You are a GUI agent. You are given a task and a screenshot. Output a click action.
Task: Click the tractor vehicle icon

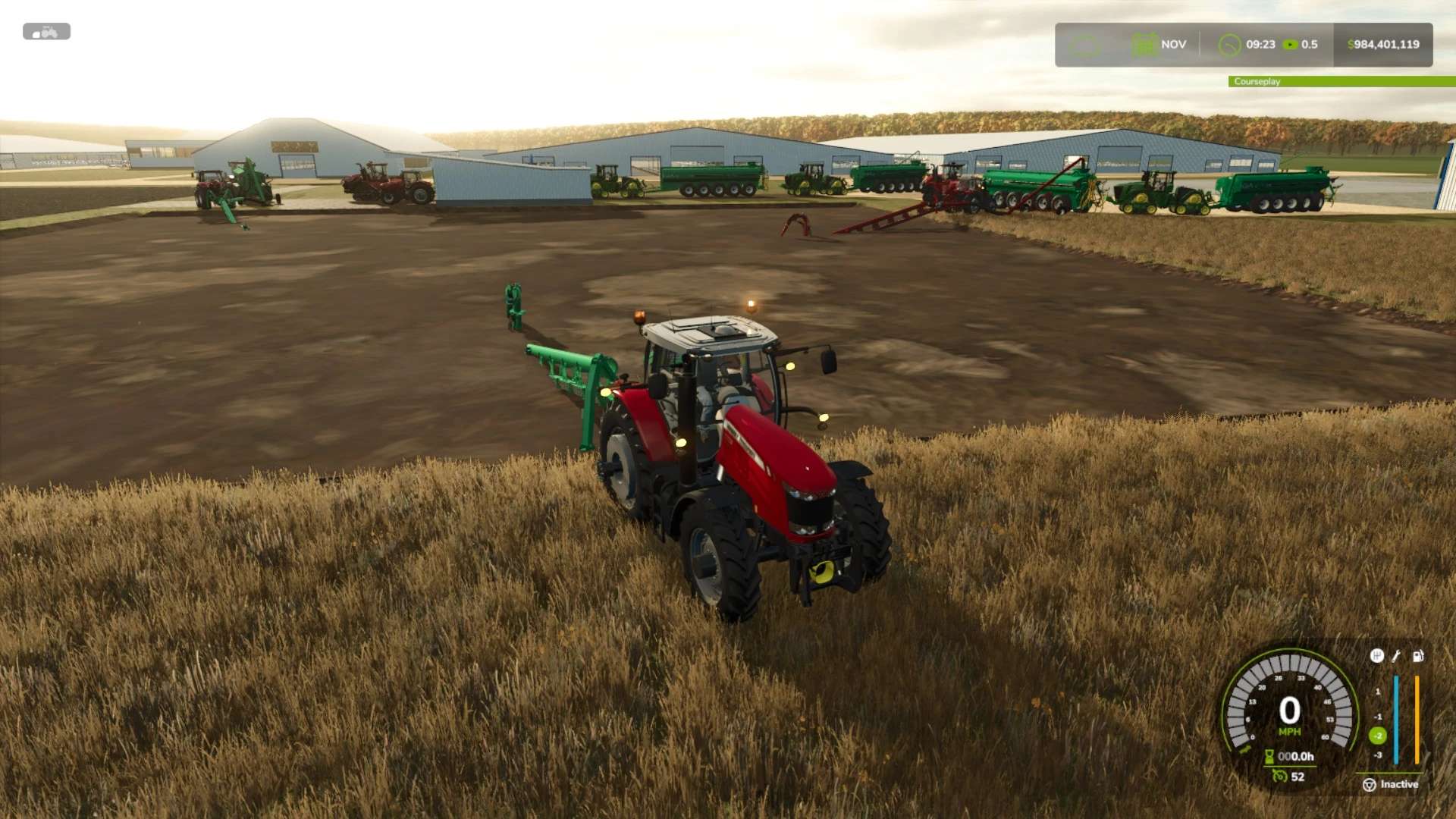(46, 32)
